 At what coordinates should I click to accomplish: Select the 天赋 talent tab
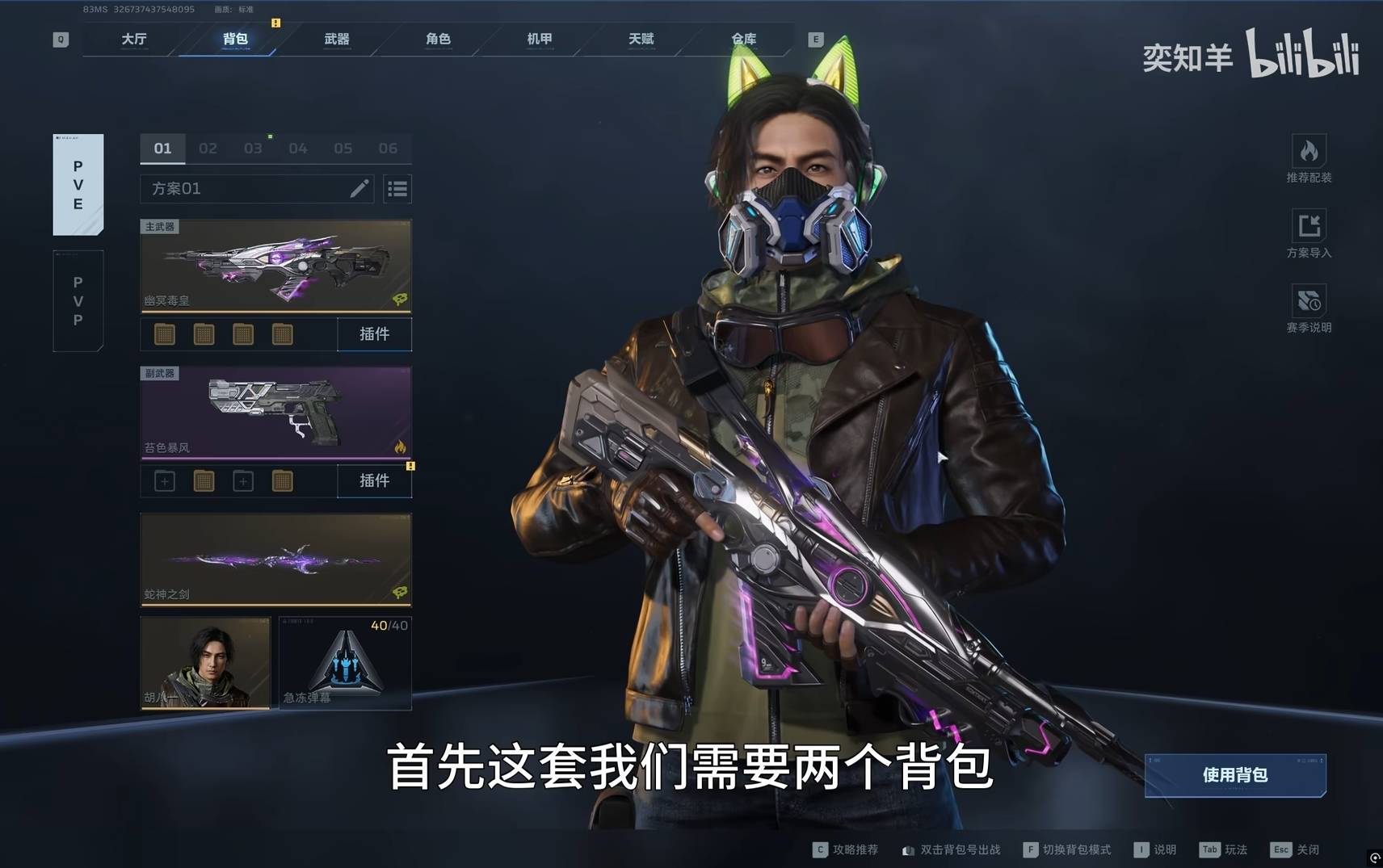(641, 39)
